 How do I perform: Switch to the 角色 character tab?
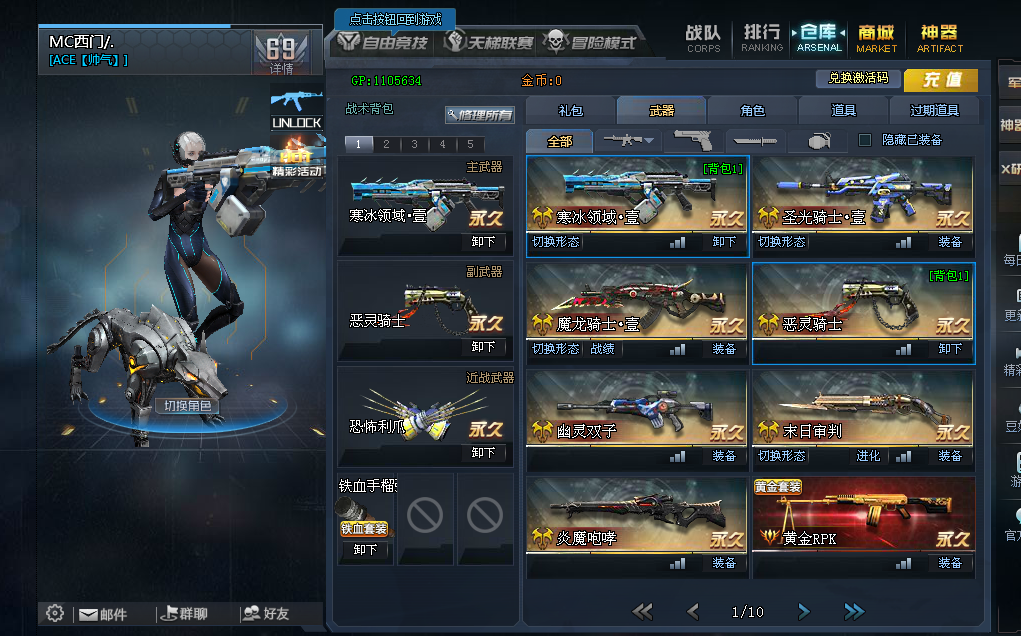752,111
